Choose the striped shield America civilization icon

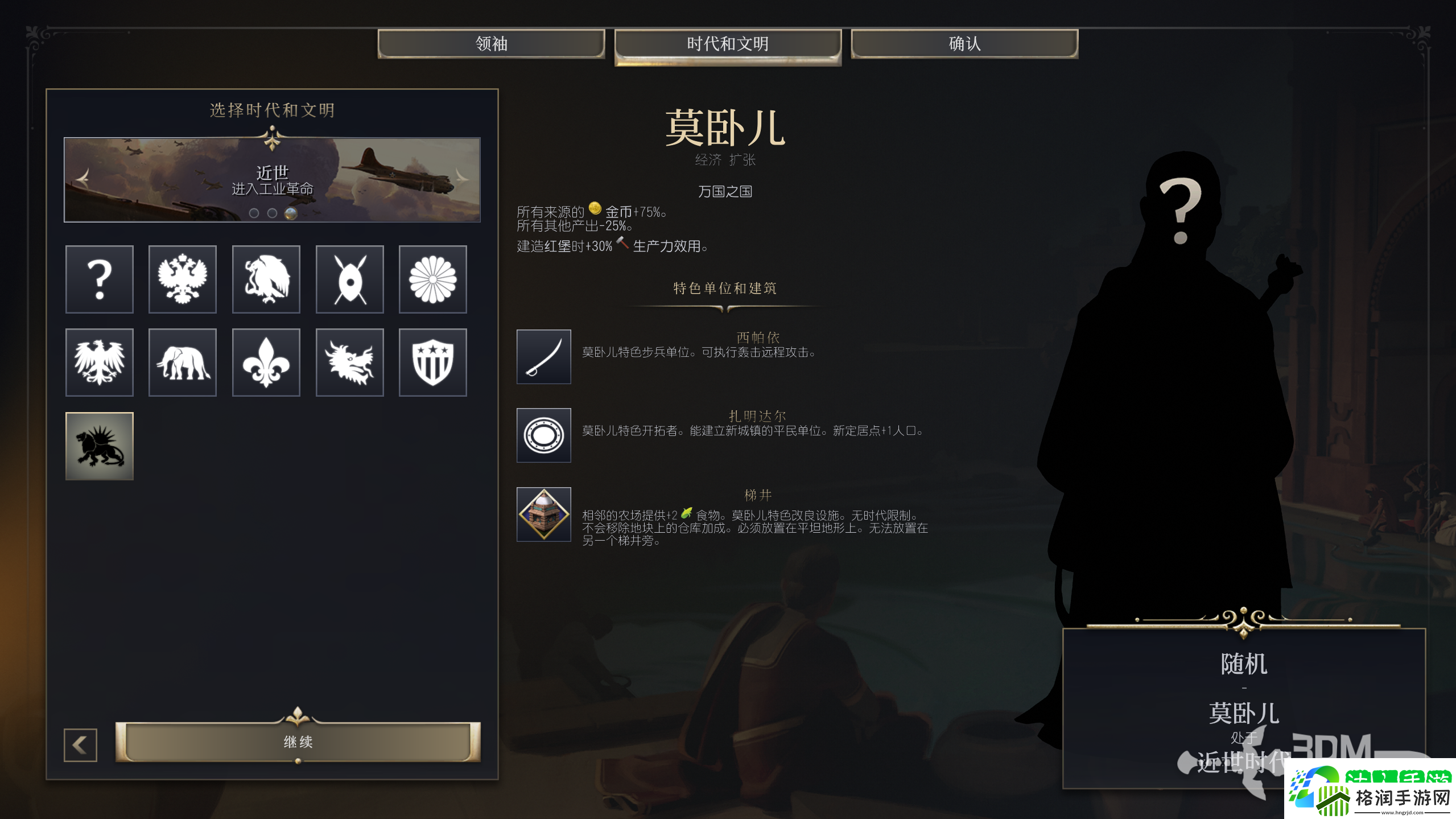pyautogui.click(x=432, y=362)
